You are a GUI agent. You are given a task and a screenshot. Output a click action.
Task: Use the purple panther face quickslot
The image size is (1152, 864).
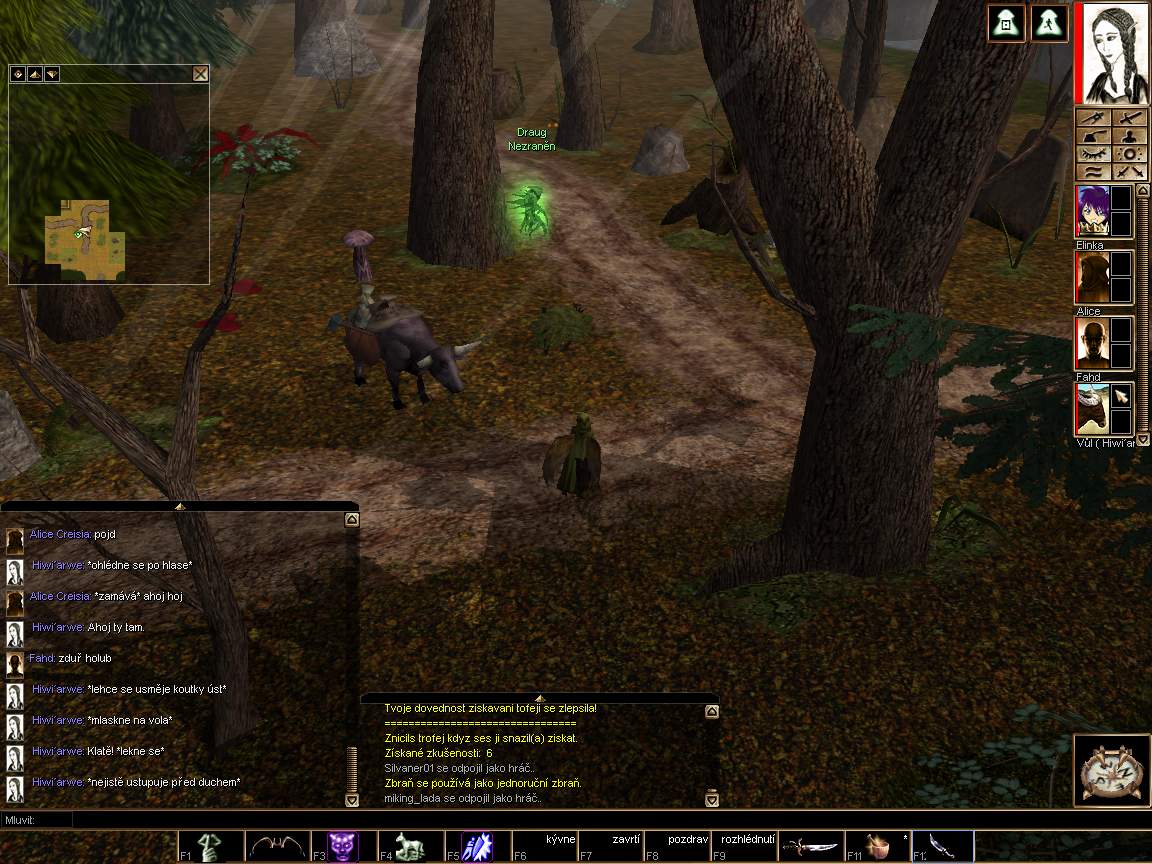343,847
